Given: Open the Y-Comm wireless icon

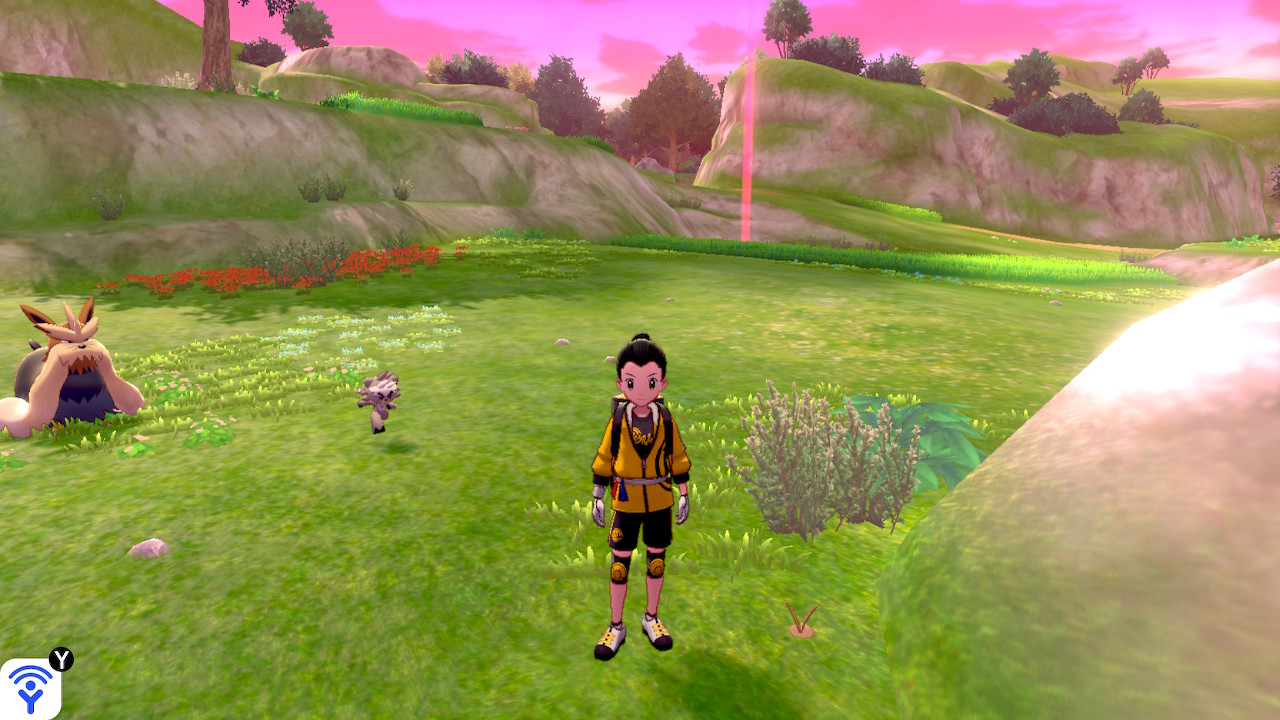Looking at the screenshot, I should point(30,688).
